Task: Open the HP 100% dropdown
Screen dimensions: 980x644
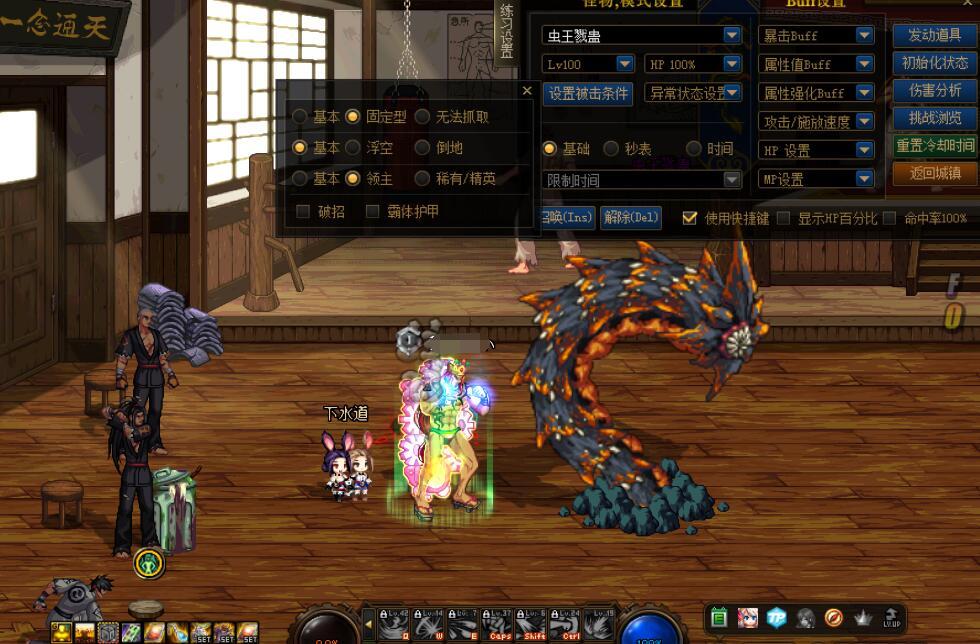Action: tap(732, 64)
